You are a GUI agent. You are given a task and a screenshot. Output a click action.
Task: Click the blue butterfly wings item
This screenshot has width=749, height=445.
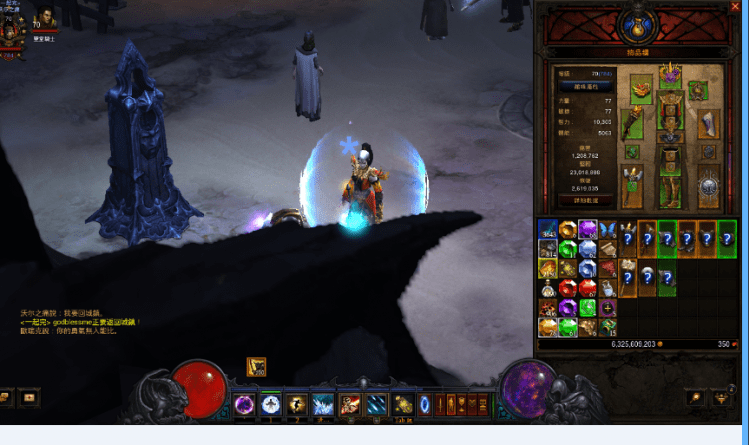coord(606,229)
